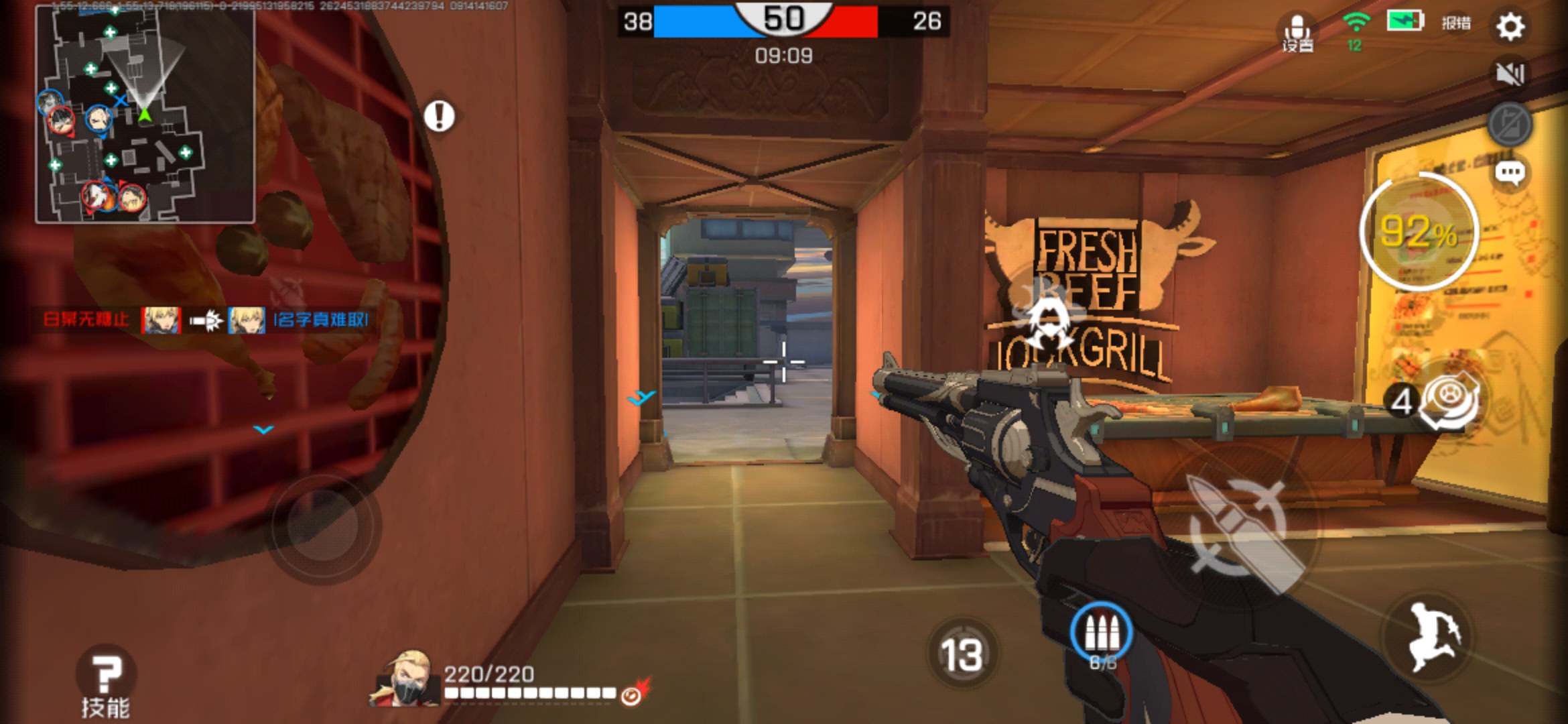Expand the minimap
1568x724 pixels.
coord(145,114)
